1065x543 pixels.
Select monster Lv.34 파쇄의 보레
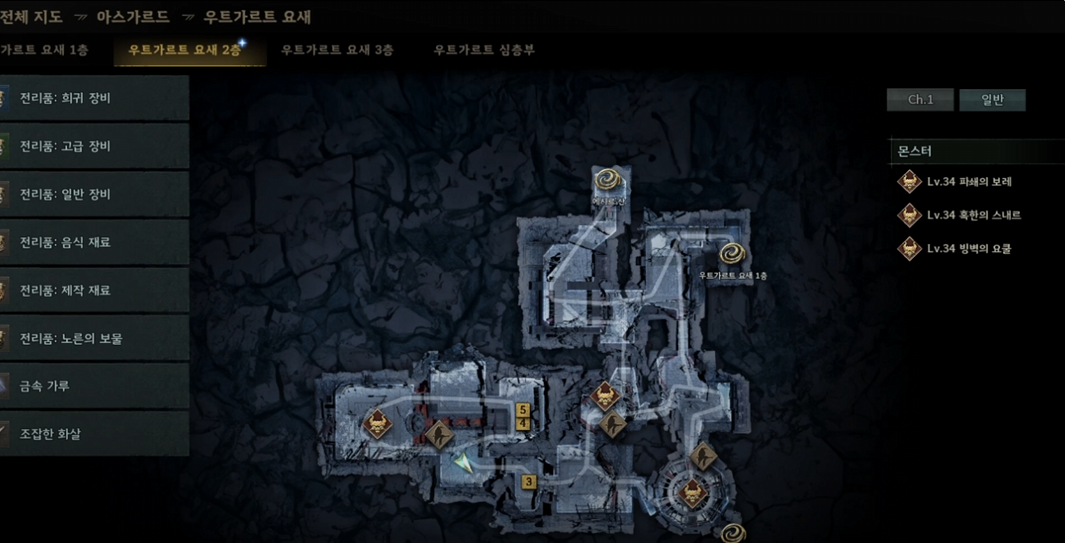[968, 182]
